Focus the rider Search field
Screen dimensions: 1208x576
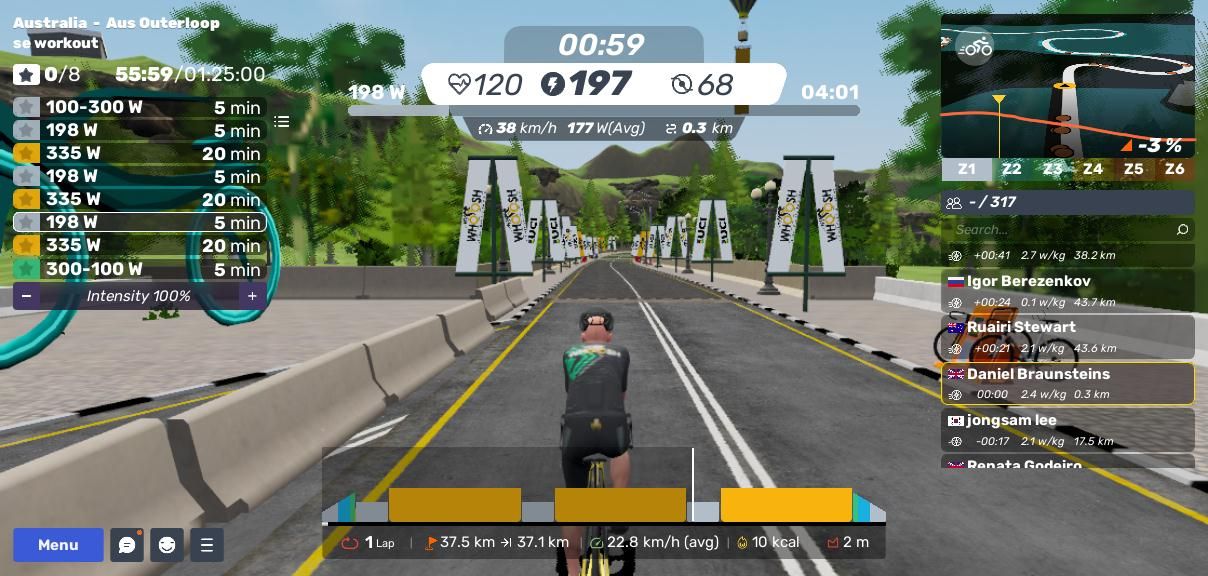tap(1060, 230)
